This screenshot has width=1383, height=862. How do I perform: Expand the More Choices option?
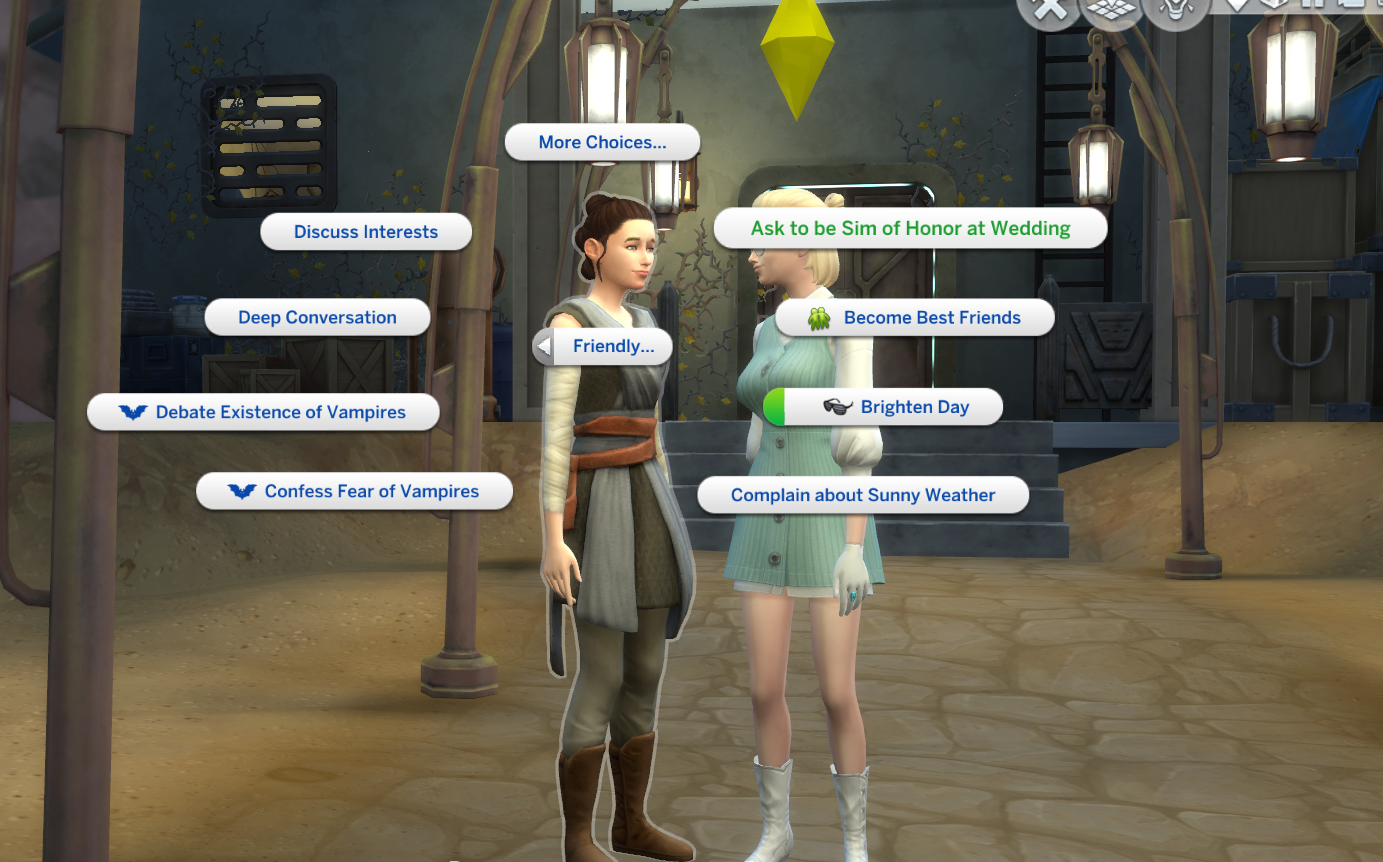602,142
